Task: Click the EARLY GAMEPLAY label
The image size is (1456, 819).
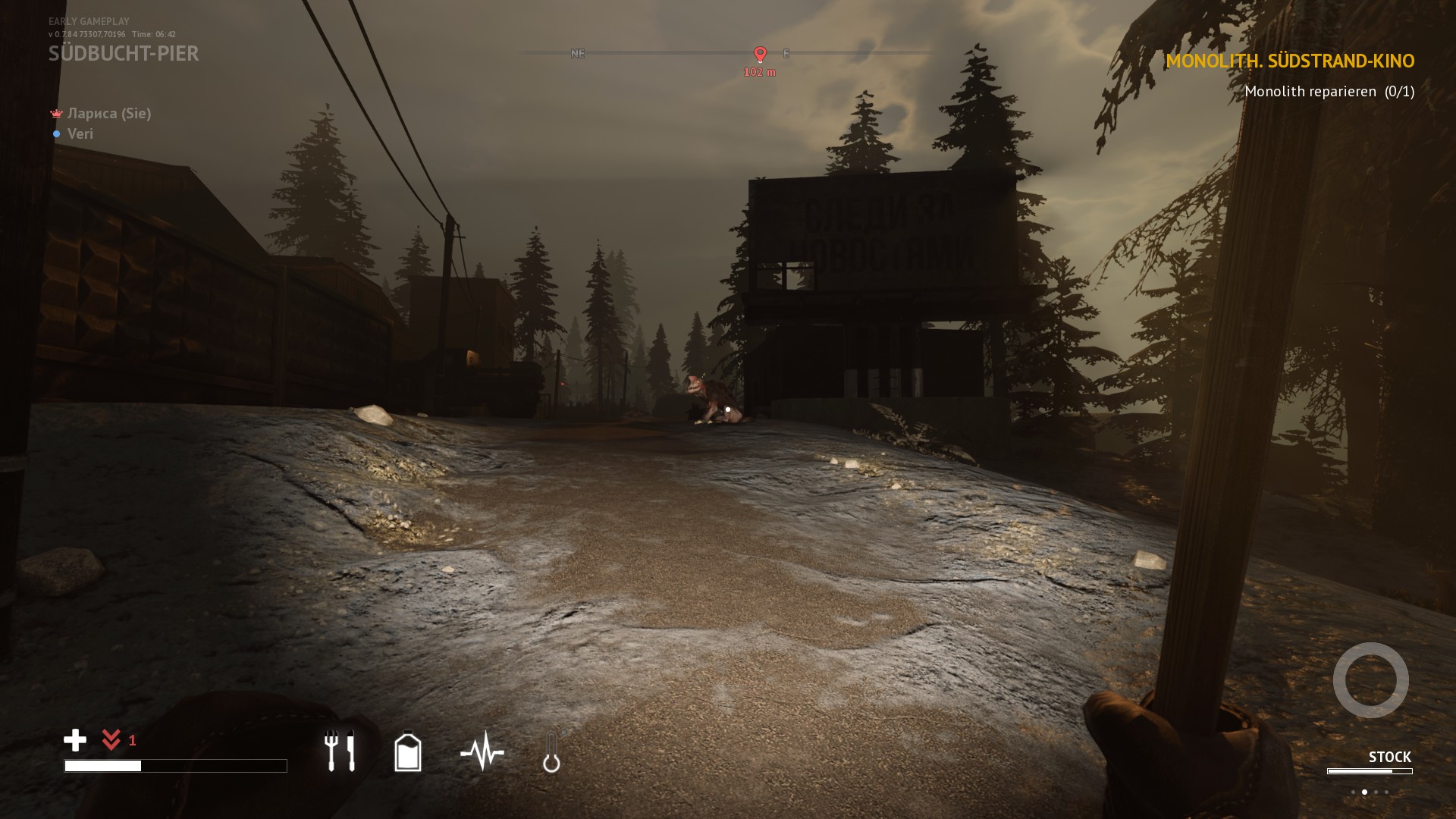Action: coord(88,20)
